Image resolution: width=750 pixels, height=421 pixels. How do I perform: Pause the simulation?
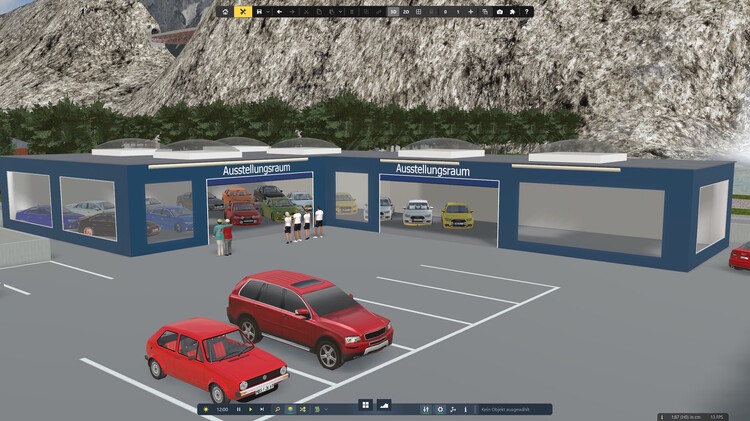point(238,409)
